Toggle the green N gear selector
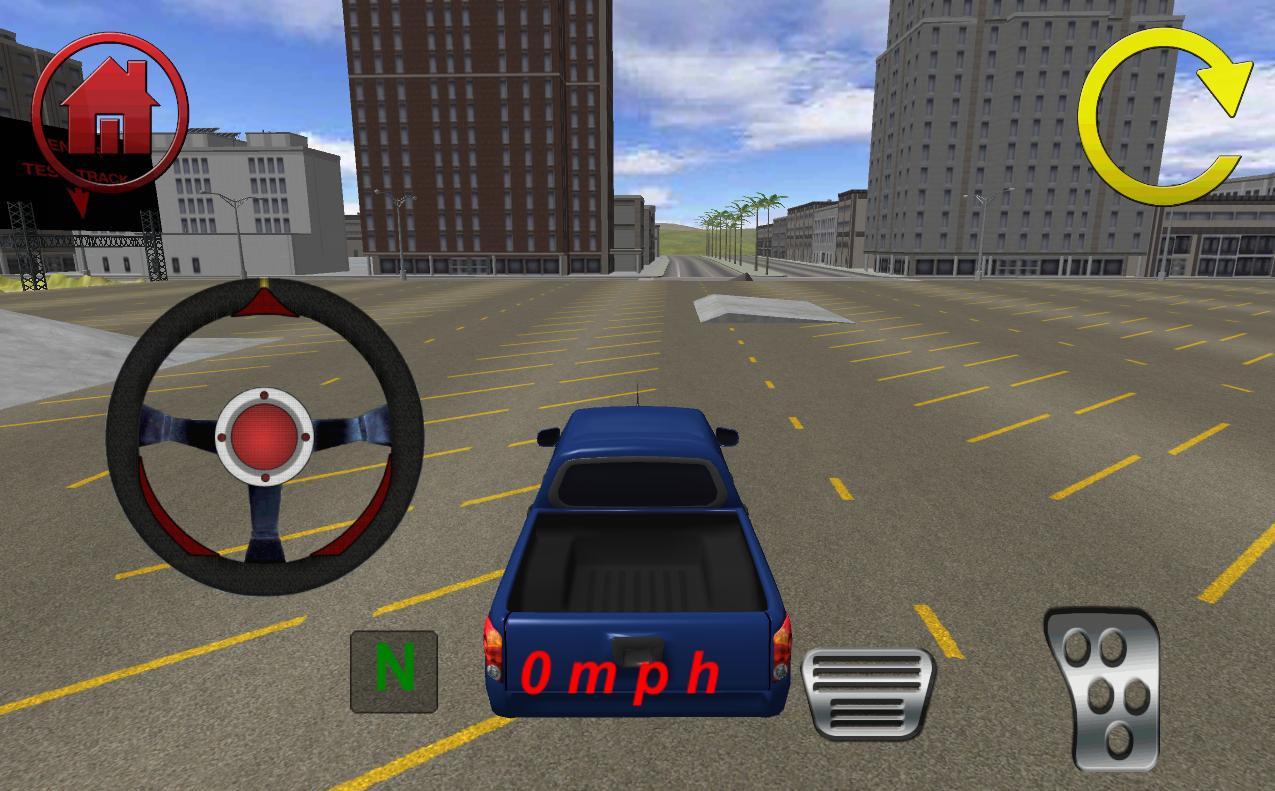 point(394,671)
